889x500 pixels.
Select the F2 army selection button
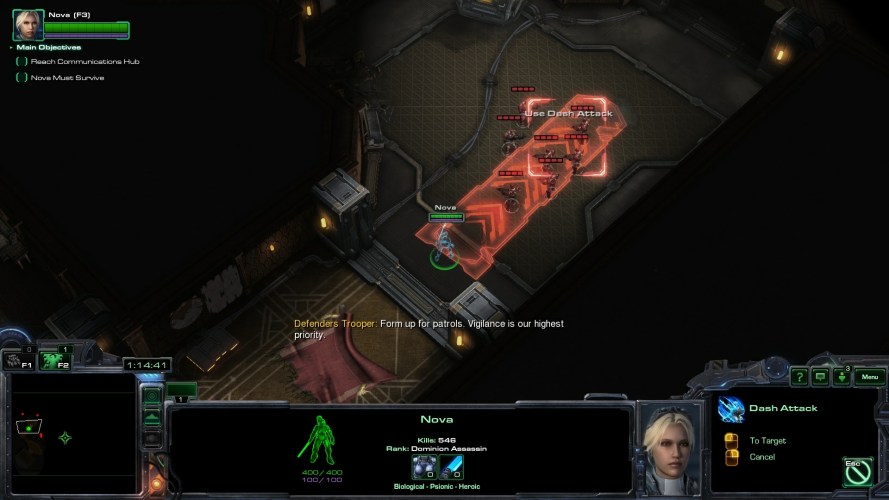pyautogui.click(x=56, y=361)
